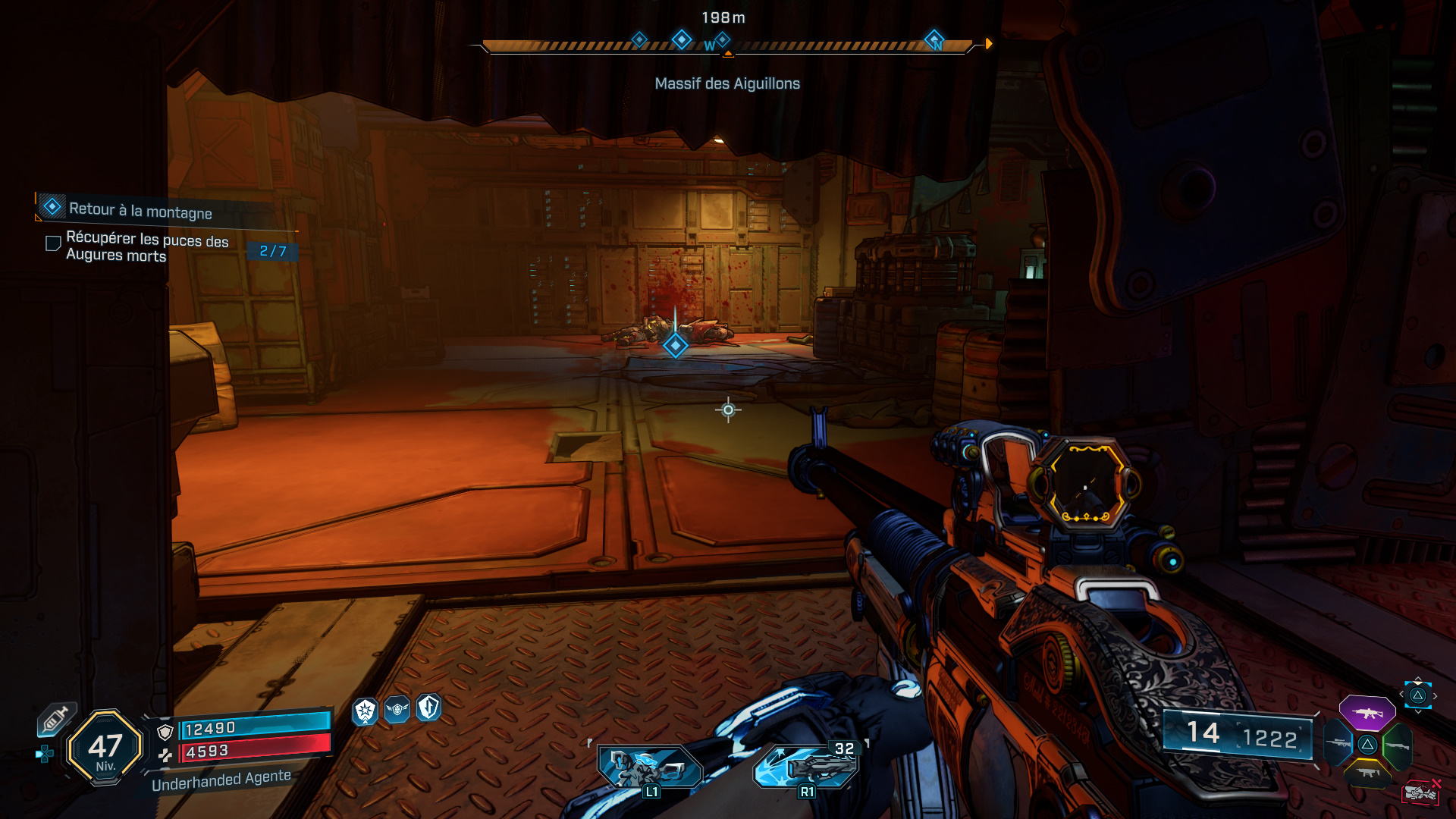Use the syringe repair kit icon
This screenshot has width=1456, height=819.
pos(56,718)
